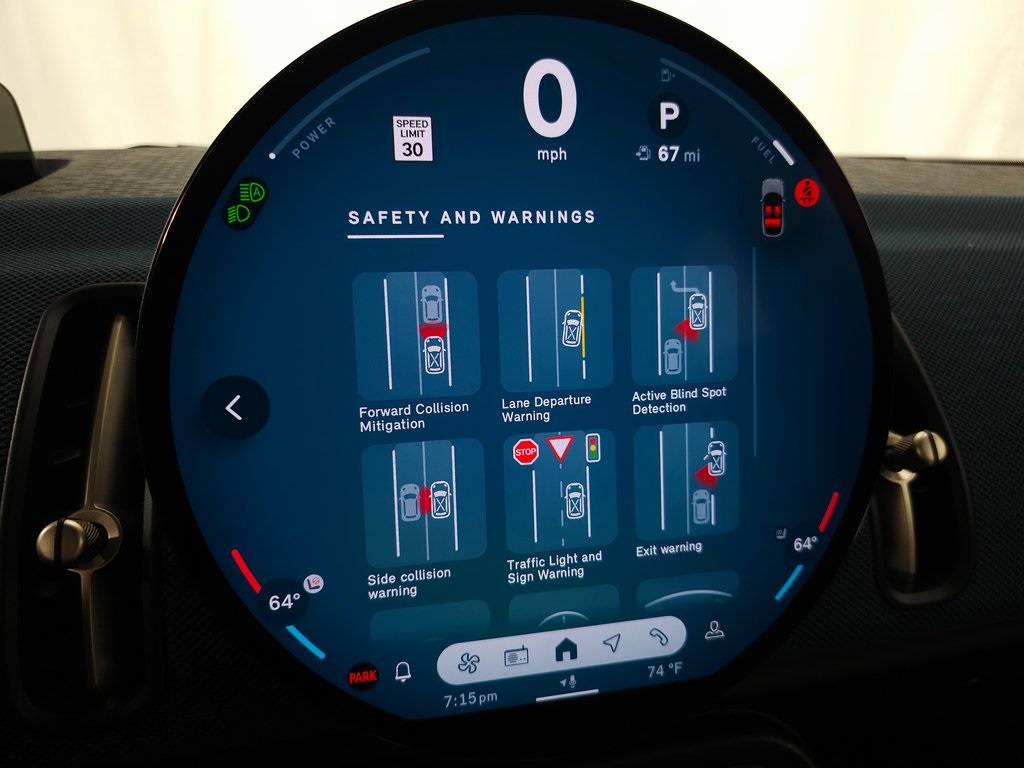Open the driver profile icon

[x=714, y=629]
